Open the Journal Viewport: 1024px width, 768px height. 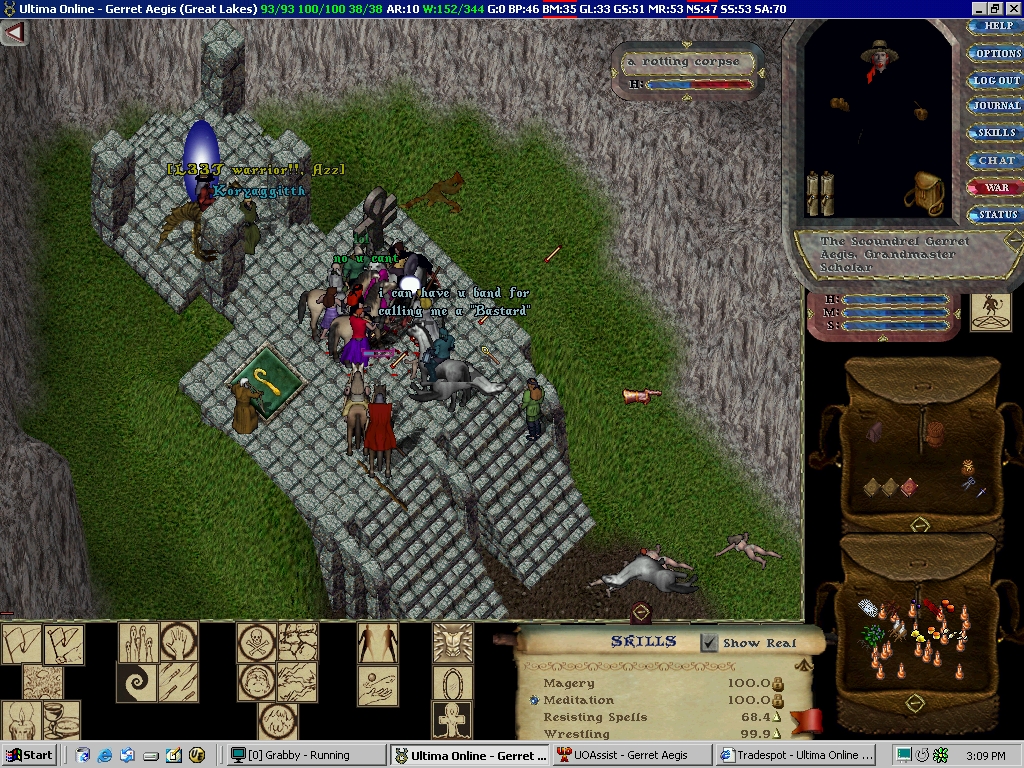[994, 106]
